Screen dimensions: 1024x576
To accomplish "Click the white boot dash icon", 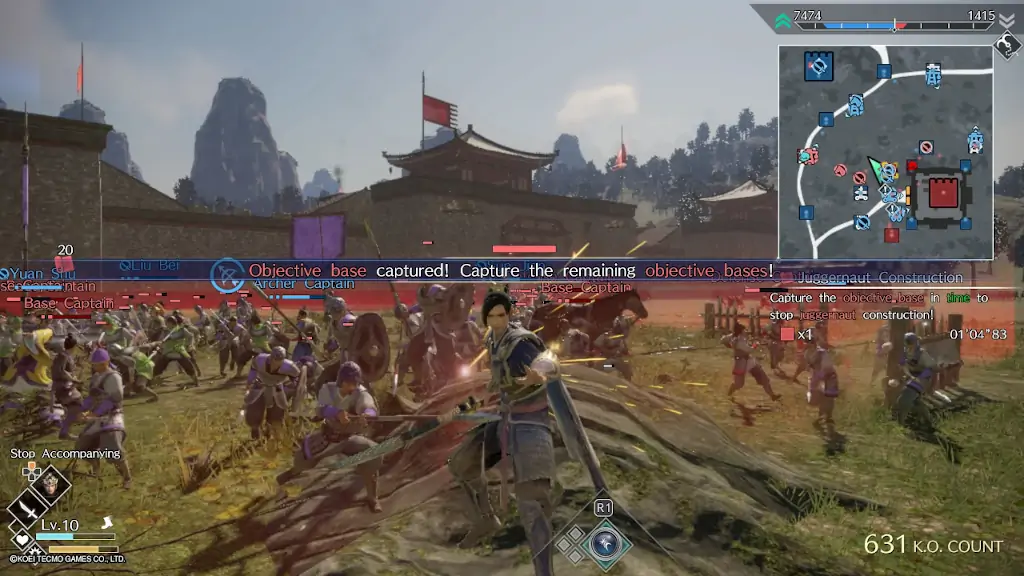I will pos(107,522).
